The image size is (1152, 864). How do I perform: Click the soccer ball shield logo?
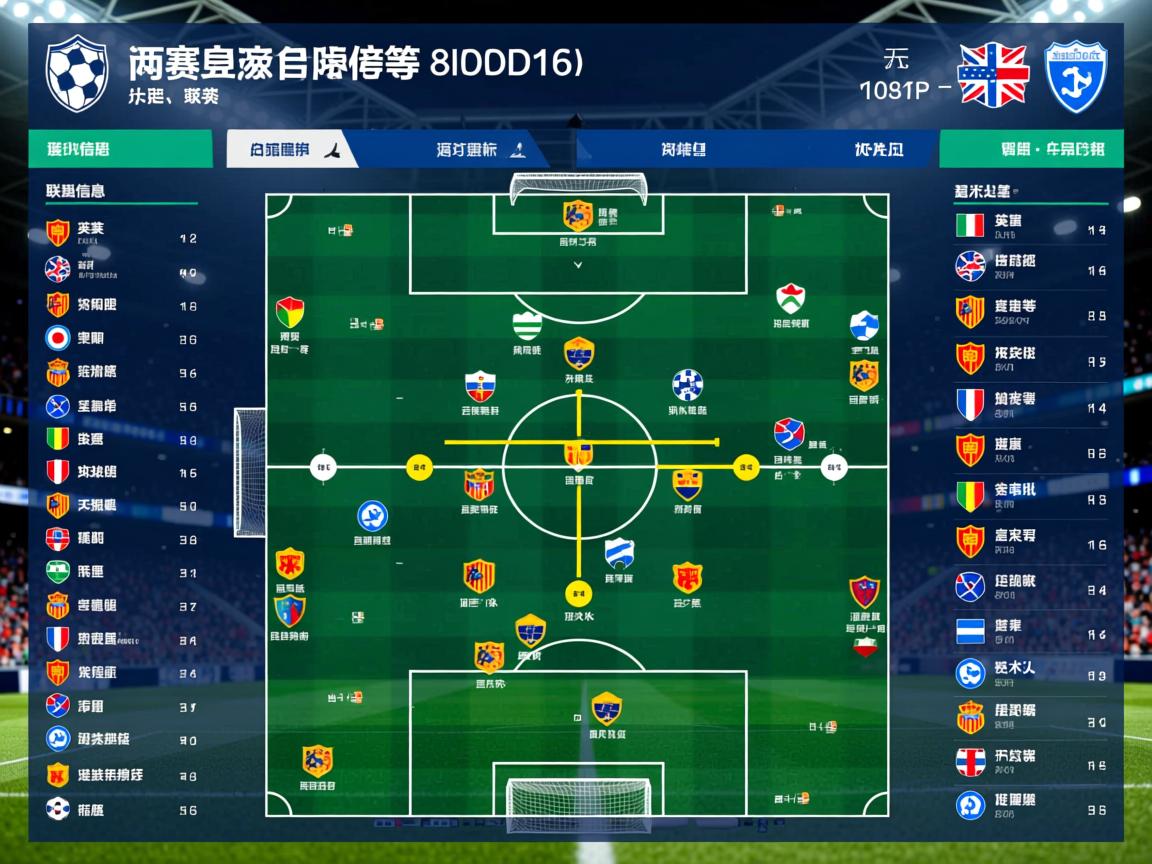(77, 72)
